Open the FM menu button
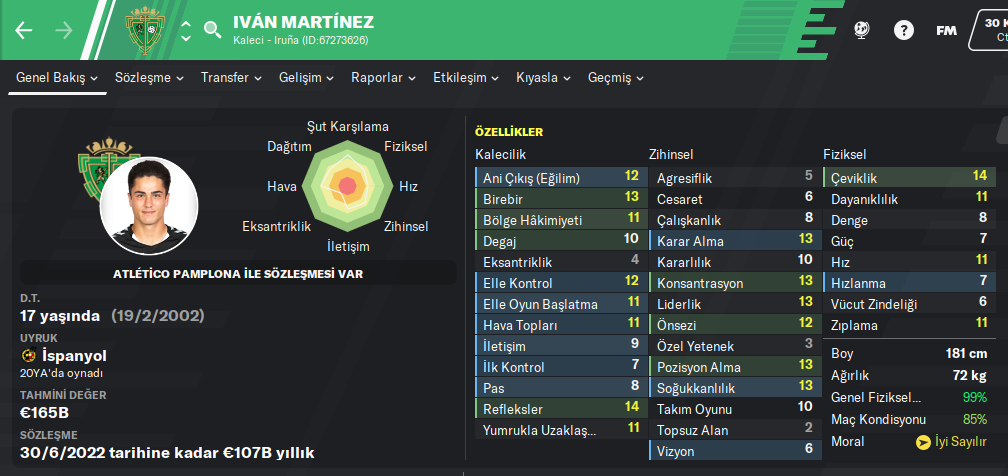This screenshot has width=1008, height=476. (946, 30)
